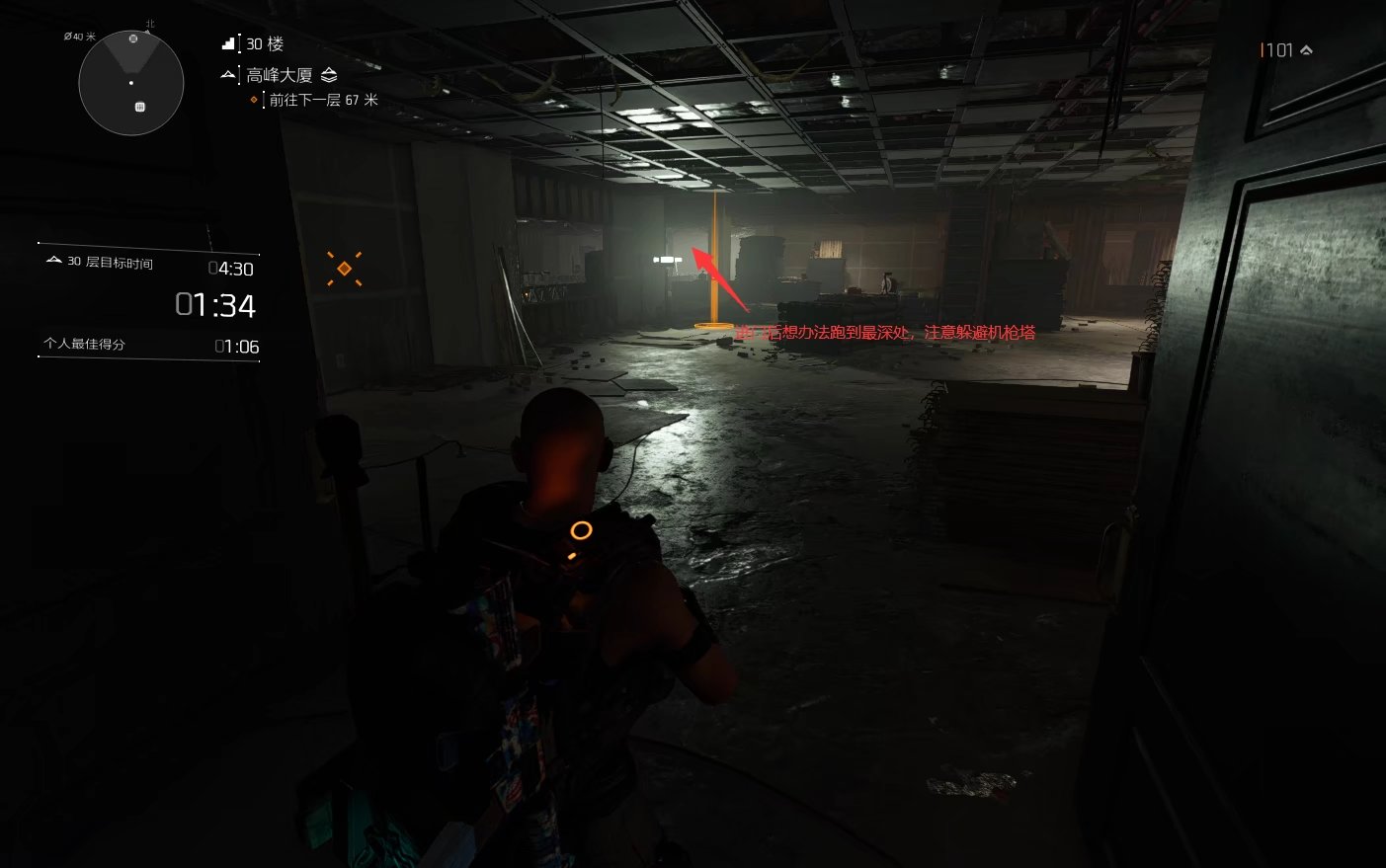1386x868 pixels.
Task: Click the orange diamond waypoint marker
Action: point(344,269)
